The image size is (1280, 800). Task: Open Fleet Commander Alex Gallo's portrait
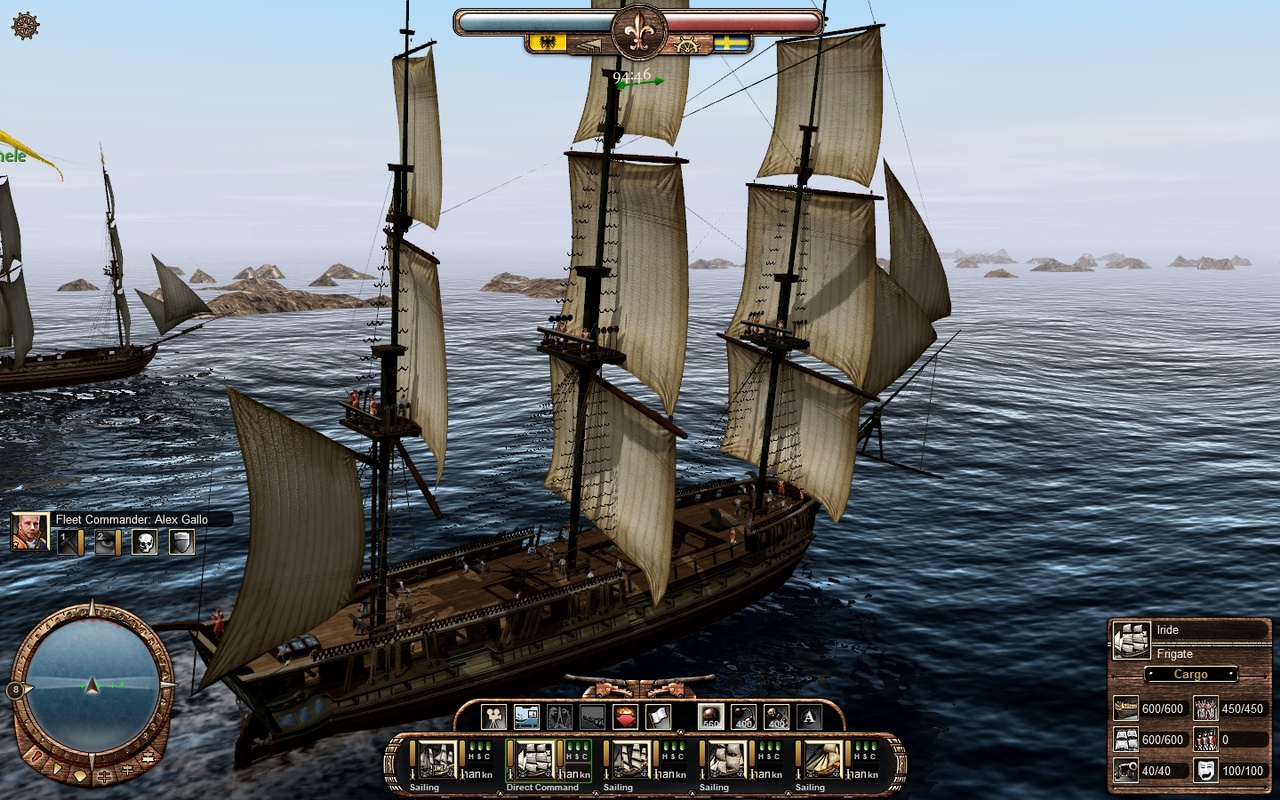(x=30, y=532)
